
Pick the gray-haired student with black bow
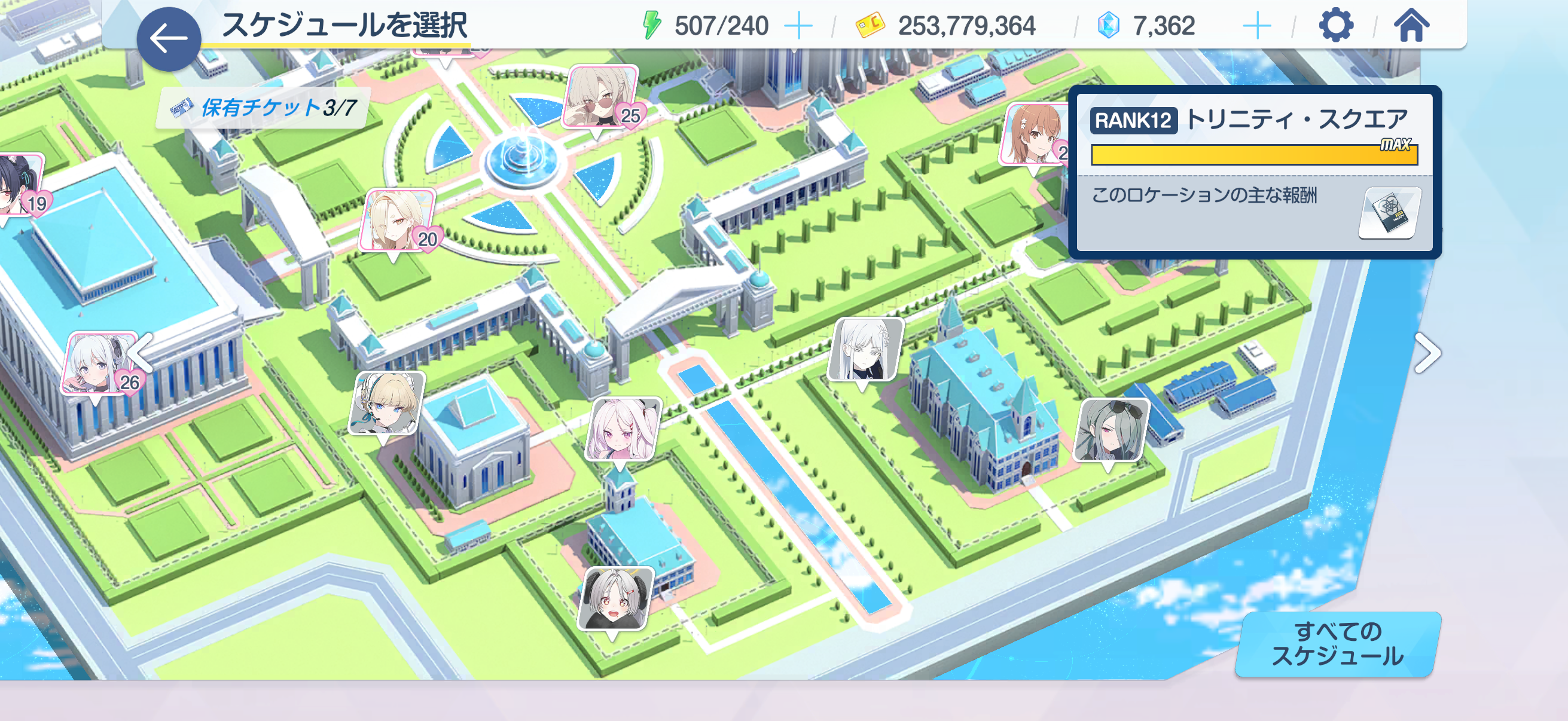click(x=1111, y=431)
